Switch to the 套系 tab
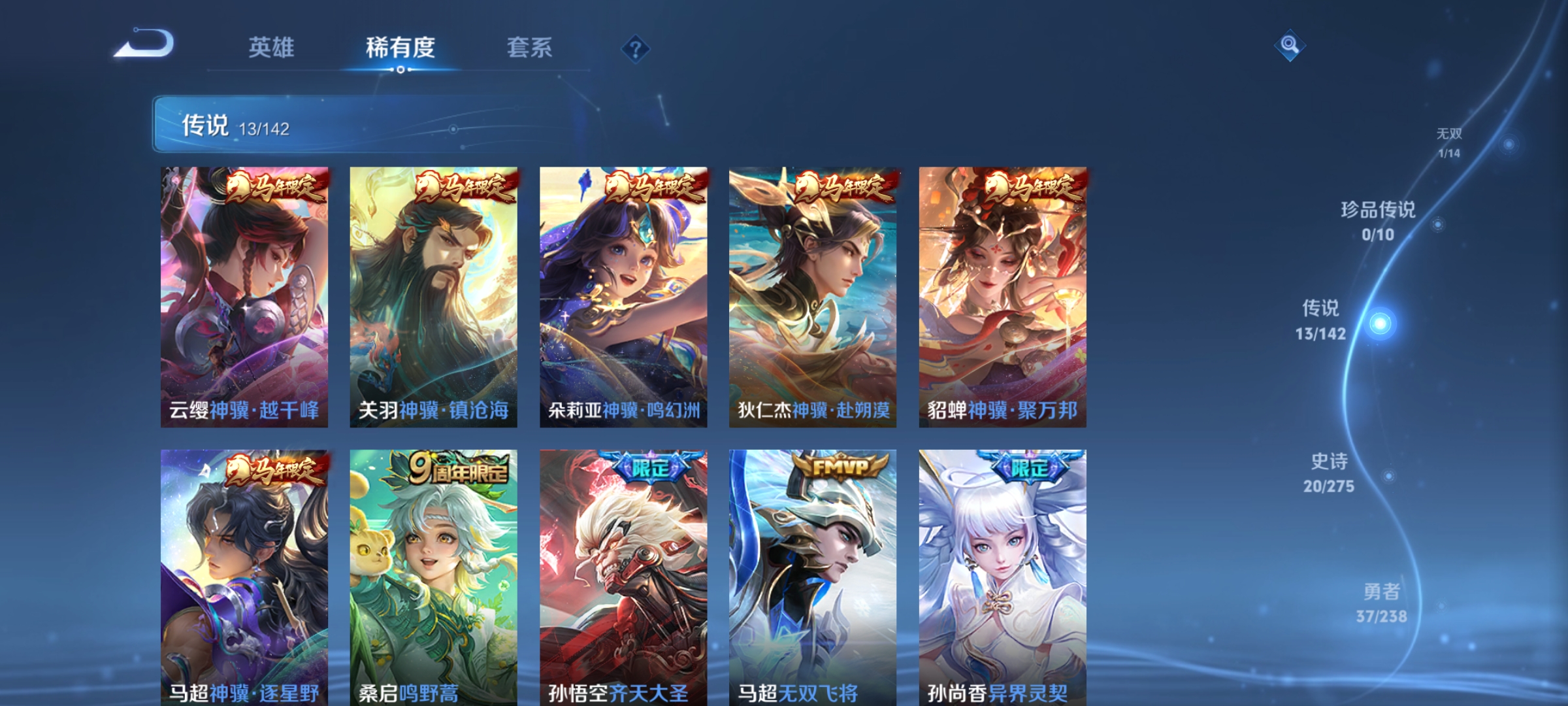This screenshot has height=706, width=1568. point(530,46)
